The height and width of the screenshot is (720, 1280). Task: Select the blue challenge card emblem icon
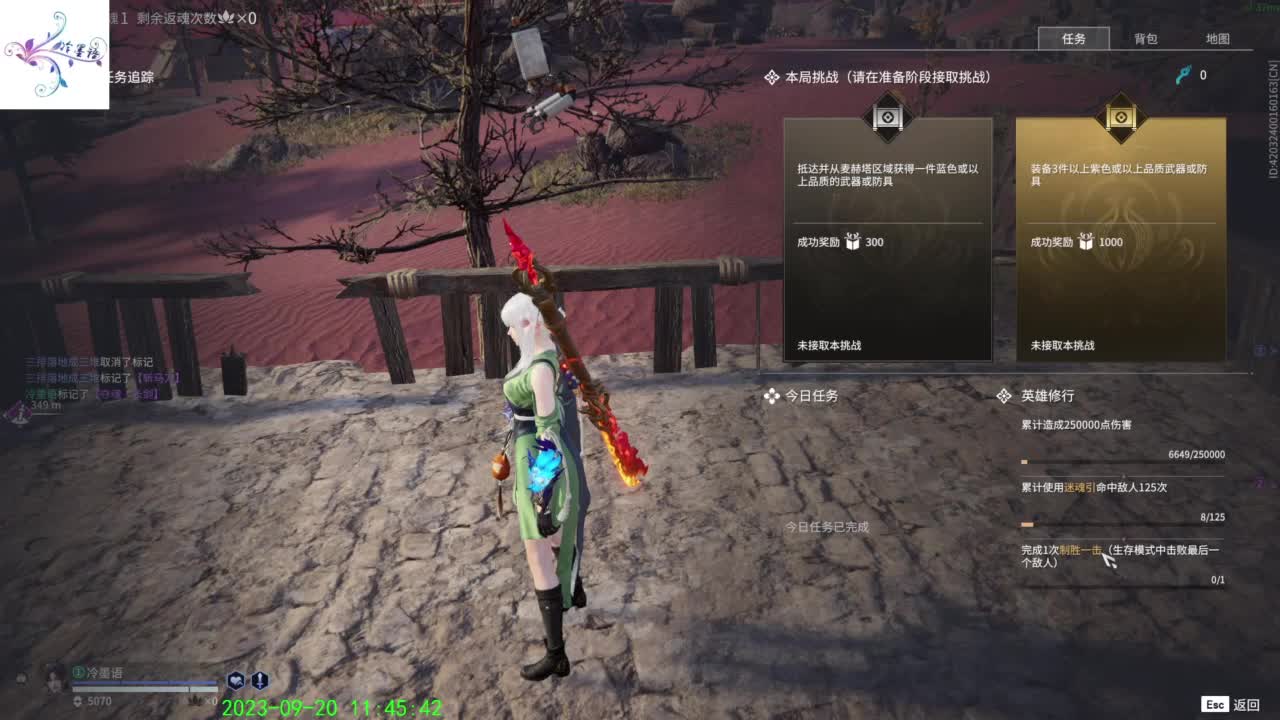pyautogui.click(x=886, y=119)
